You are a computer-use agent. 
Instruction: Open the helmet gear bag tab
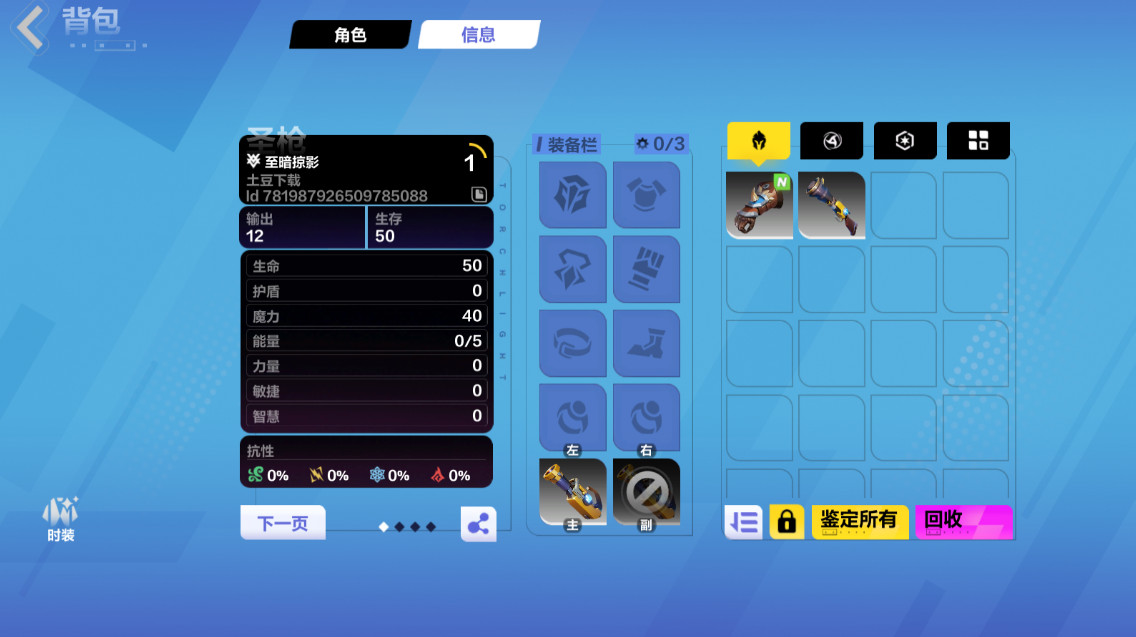click(758, 141)
